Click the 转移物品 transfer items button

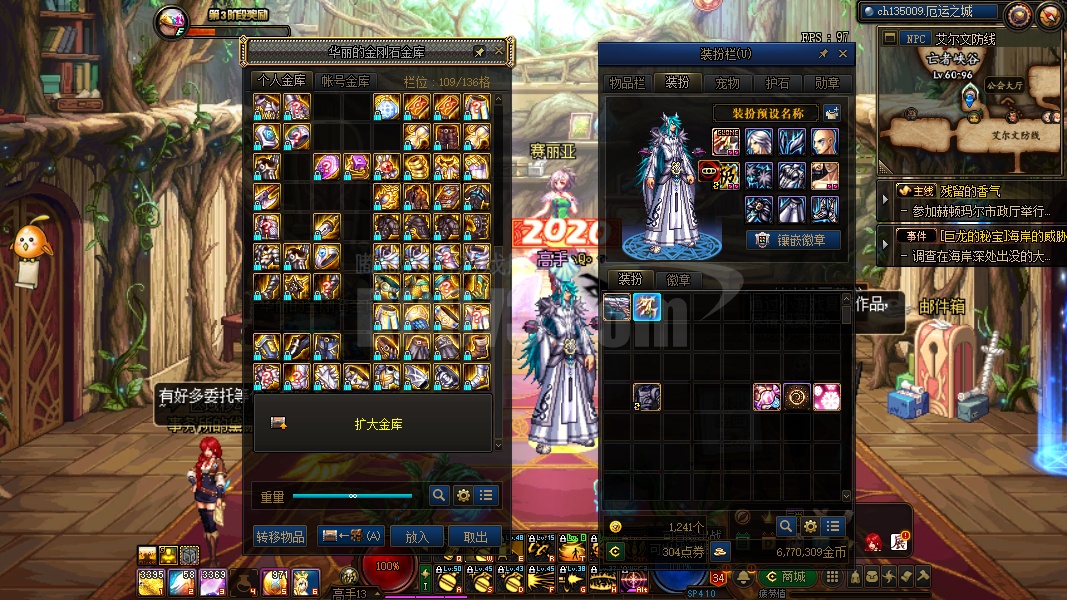click(280, 536)
